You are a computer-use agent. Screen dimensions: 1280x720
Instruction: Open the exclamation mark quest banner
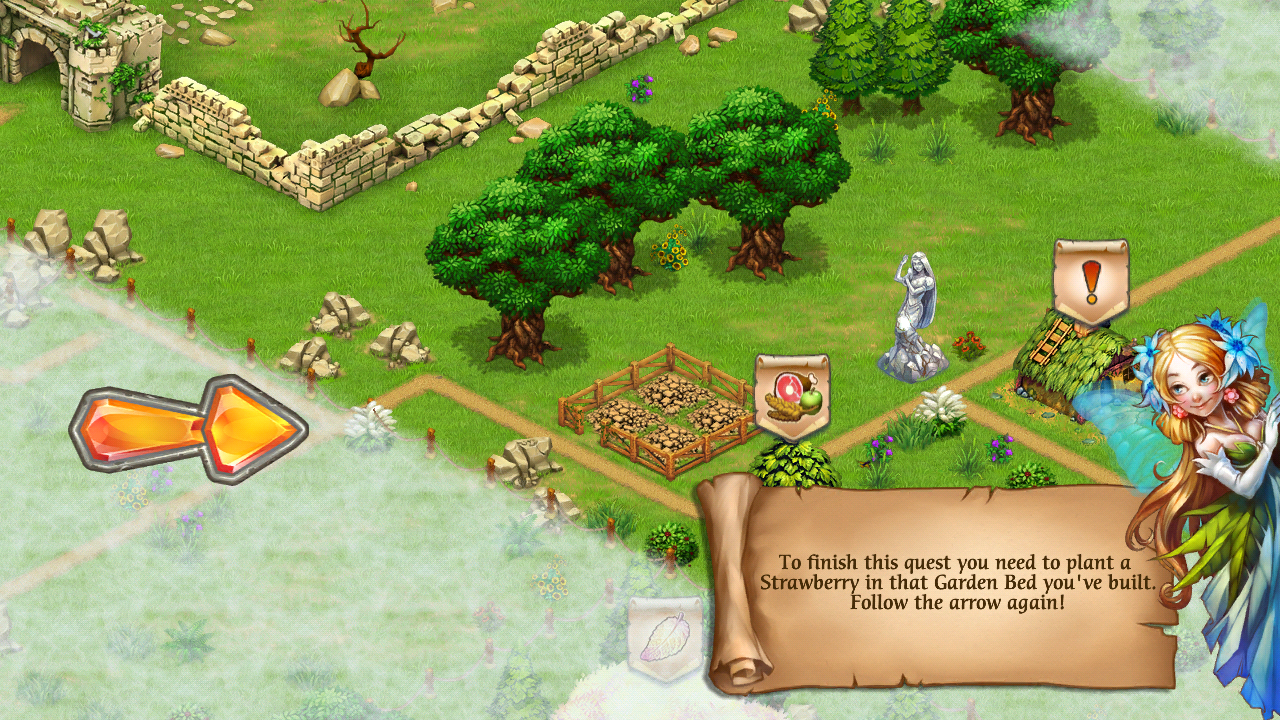click(1091, 280)
